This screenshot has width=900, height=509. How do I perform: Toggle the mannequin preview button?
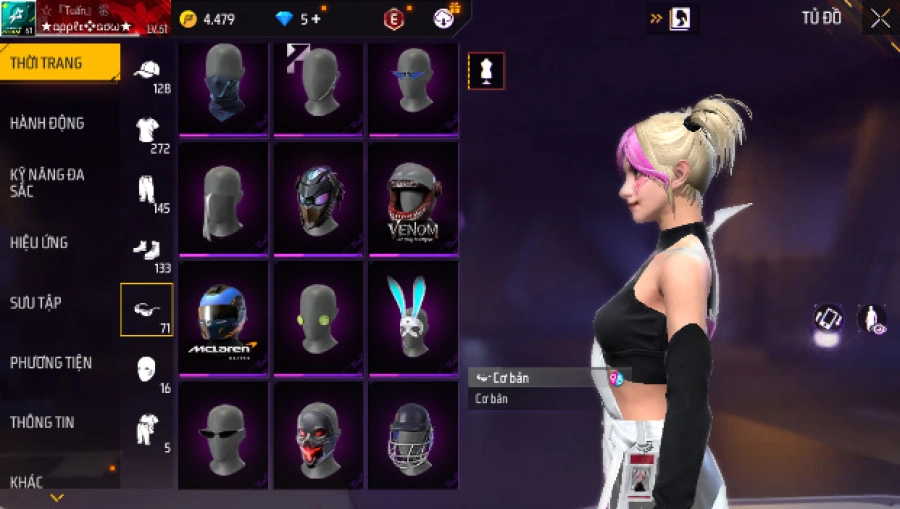pyautogui.click(x=487, y=71)
